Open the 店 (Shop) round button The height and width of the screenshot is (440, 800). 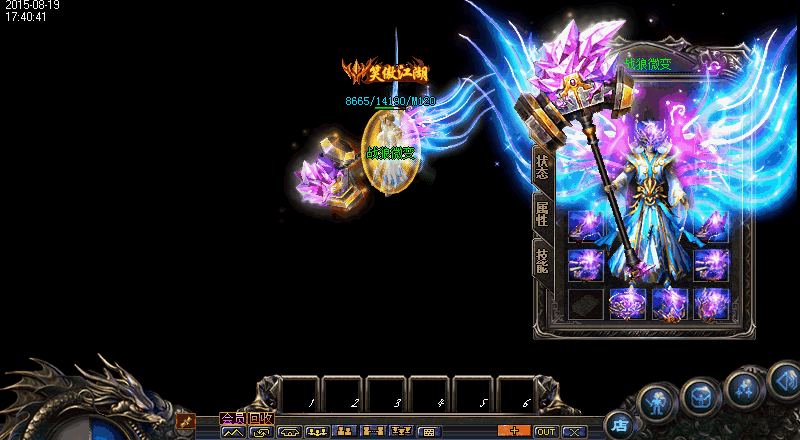(x=618, y=425)
